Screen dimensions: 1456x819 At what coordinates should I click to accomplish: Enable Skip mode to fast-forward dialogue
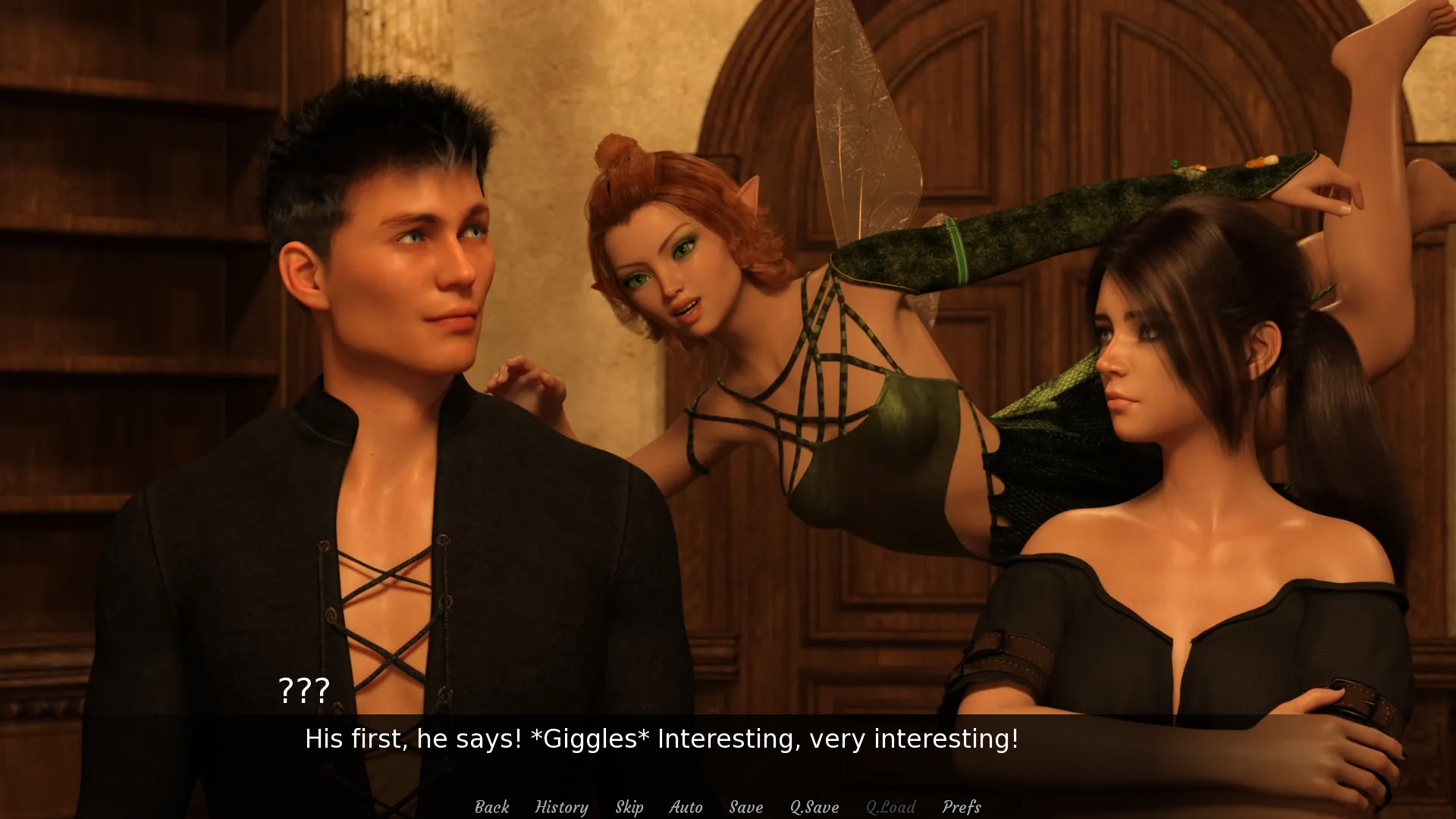pyautogui.click(x=629, y=807)
